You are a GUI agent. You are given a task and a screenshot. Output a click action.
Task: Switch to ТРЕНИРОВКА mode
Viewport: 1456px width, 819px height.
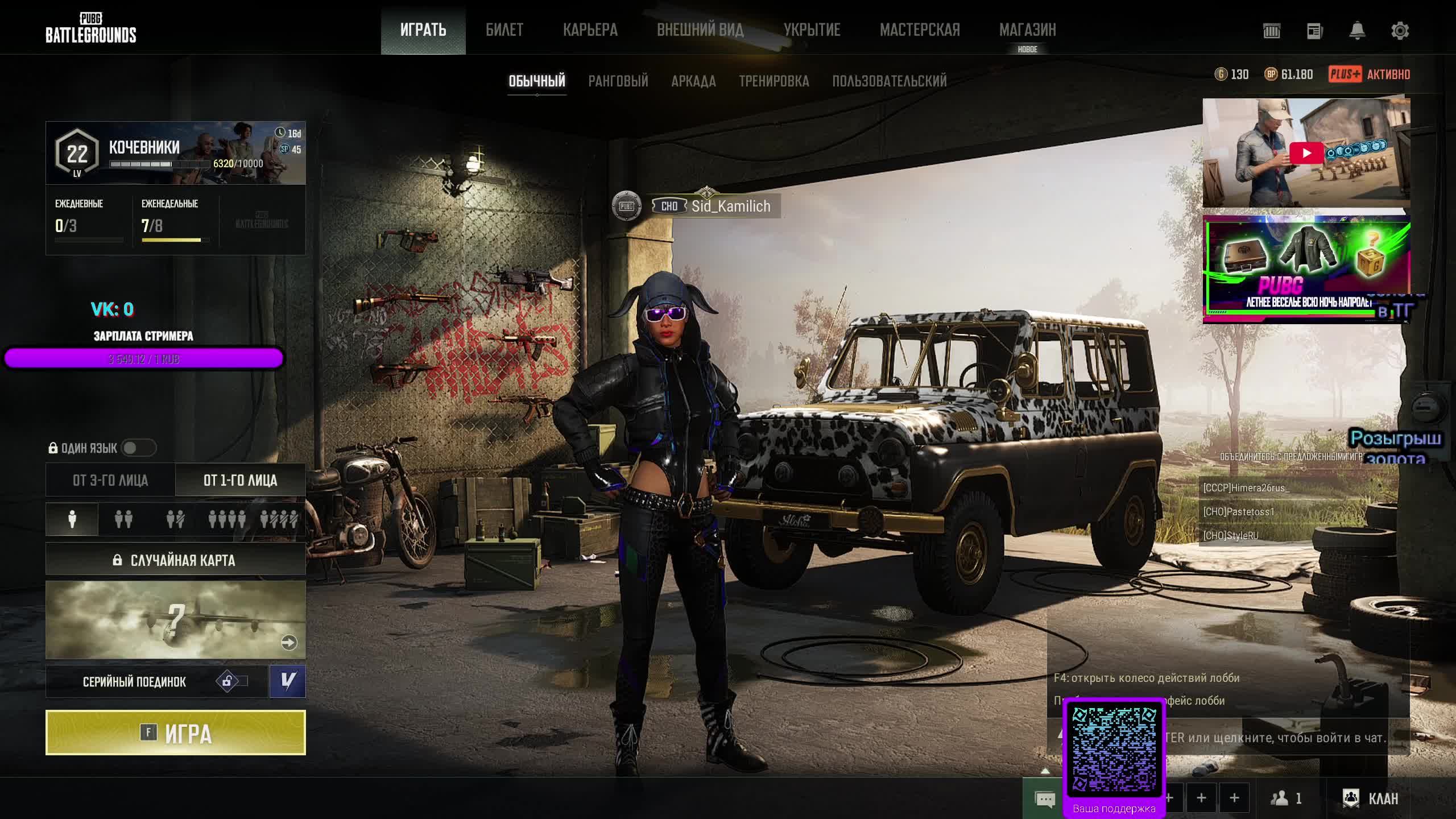coord(773,81)
